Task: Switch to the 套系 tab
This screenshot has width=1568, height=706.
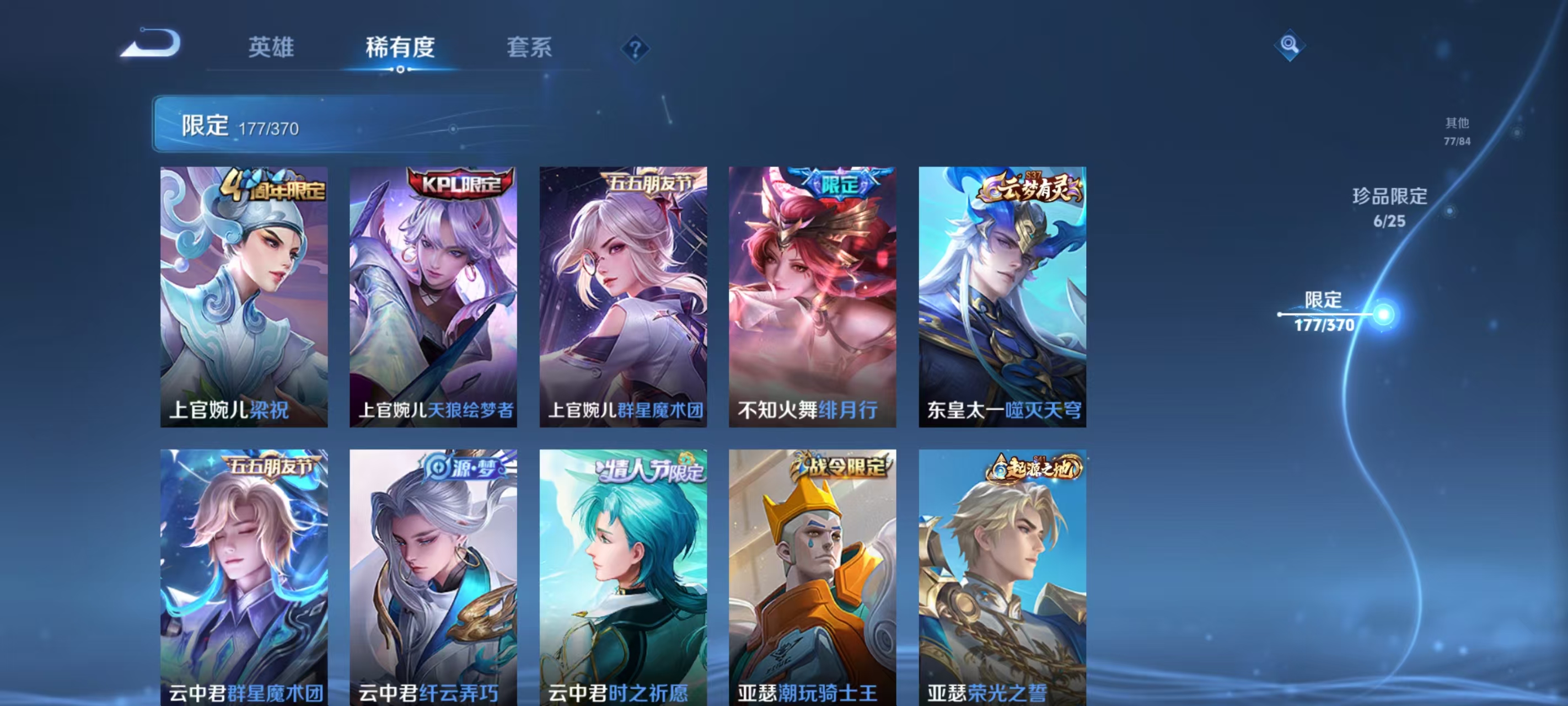Action: 528,47
